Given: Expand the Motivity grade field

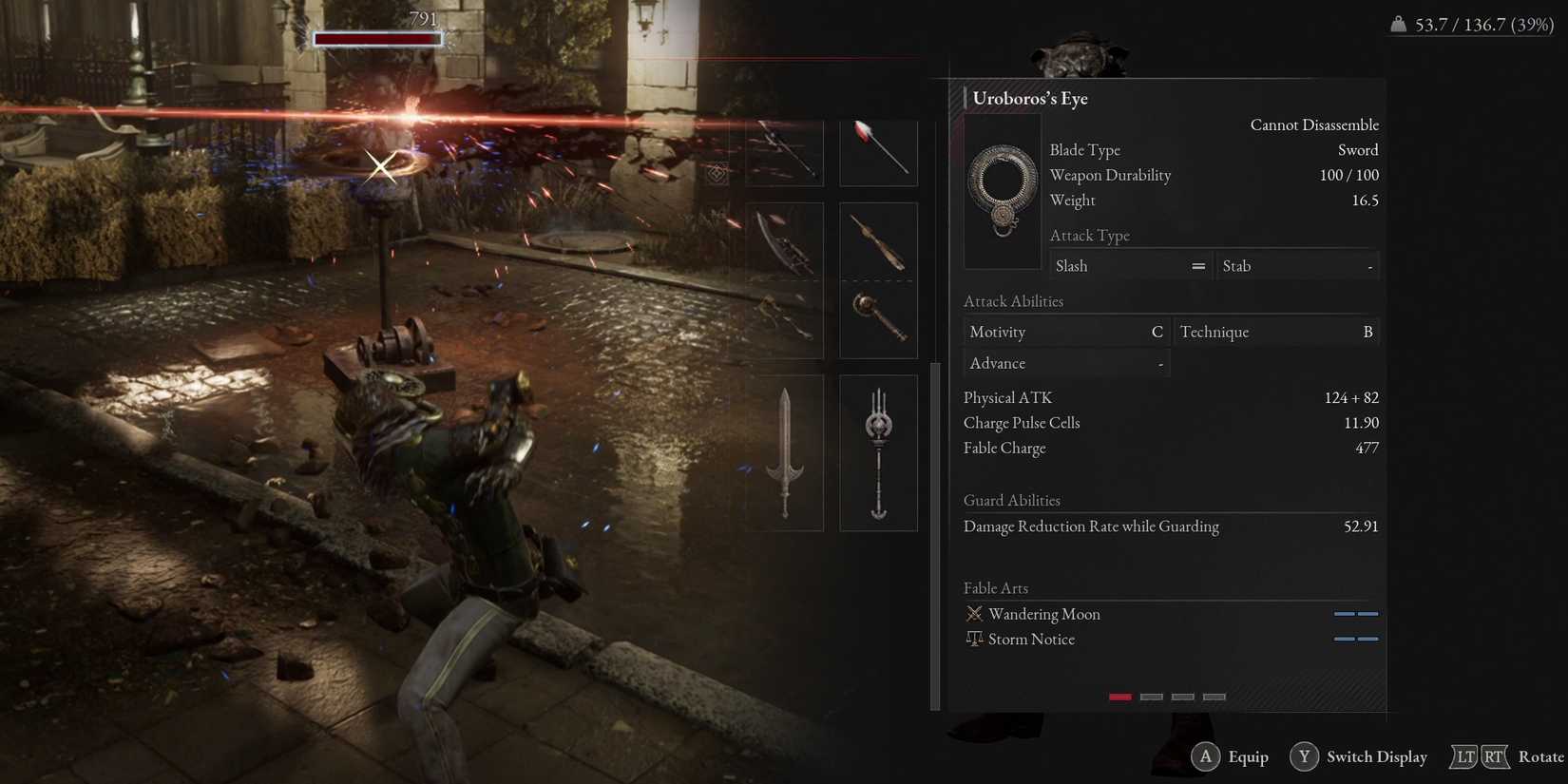Looking at the screenshot, I should click(x=1064, y=332).
